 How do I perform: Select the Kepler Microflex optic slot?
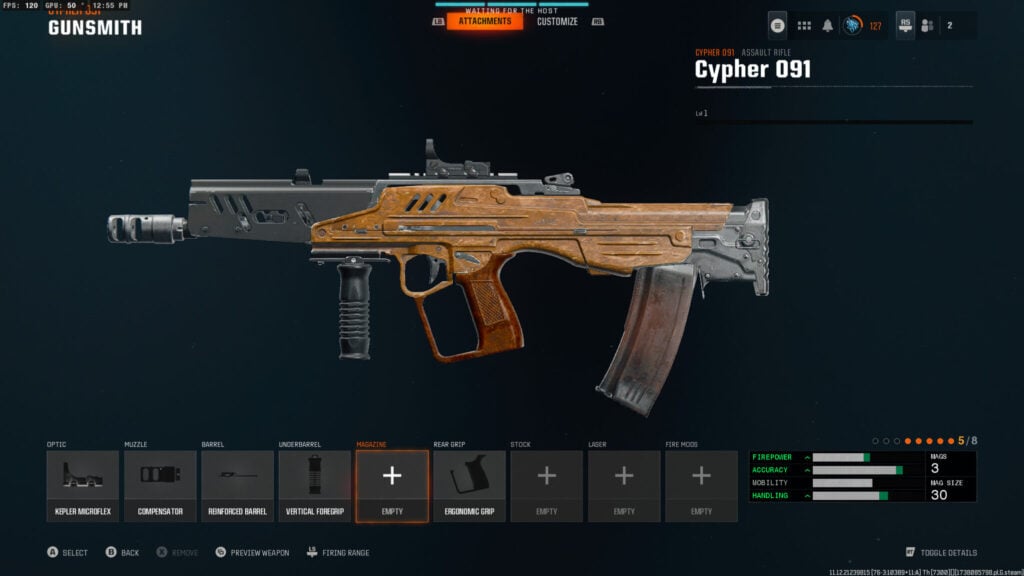tap(83, 486)
